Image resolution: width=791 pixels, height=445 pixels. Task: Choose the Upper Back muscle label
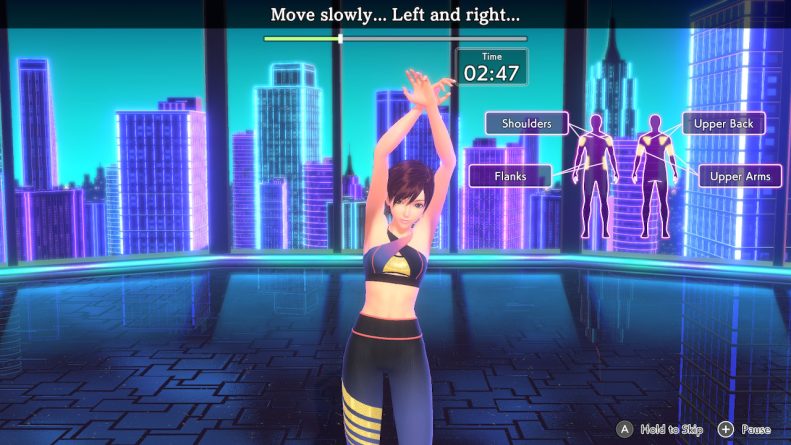[x=724, y=123]
